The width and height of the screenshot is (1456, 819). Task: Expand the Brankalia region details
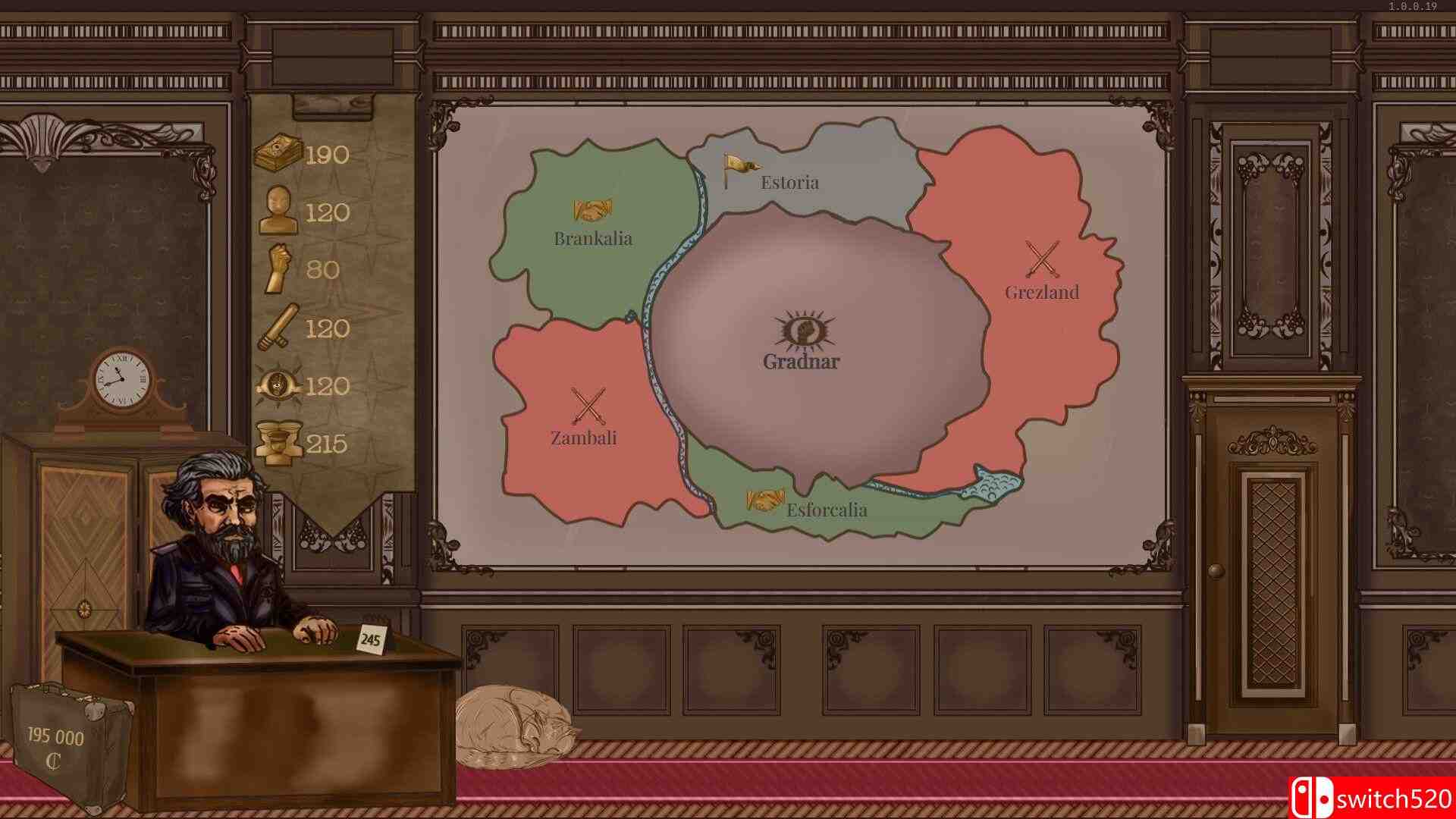point(593,238)
